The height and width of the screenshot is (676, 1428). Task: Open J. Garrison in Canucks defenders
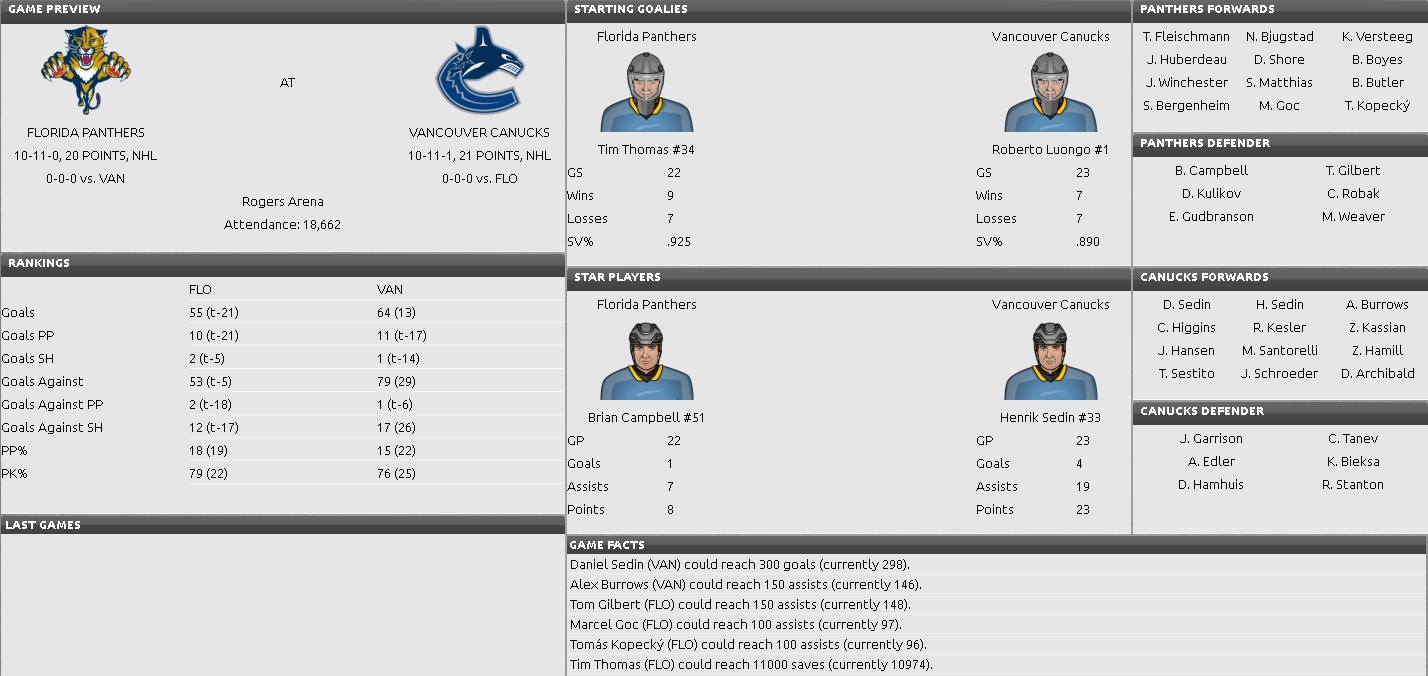tap(1211, 438)
